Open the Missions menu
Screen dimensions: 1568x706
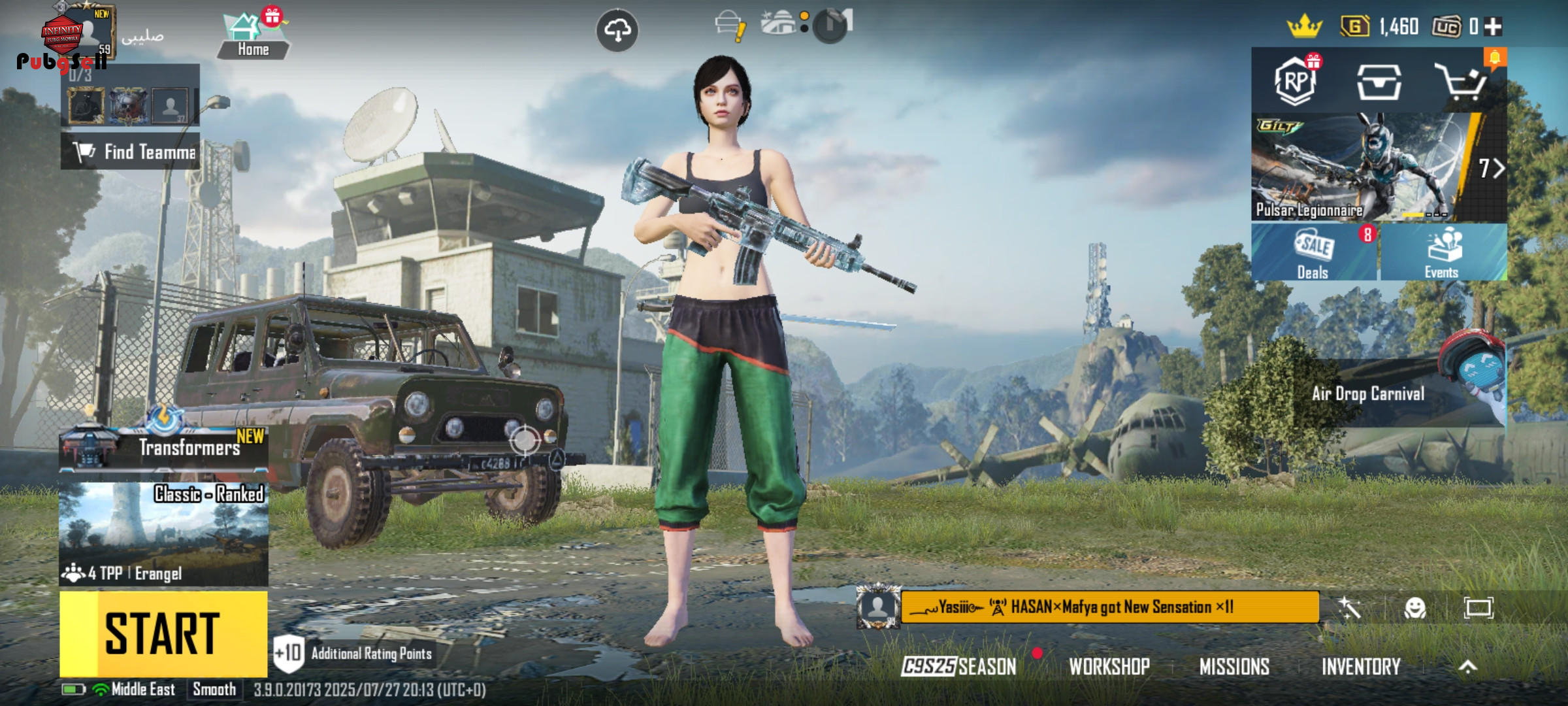(x=1234, y=667)
